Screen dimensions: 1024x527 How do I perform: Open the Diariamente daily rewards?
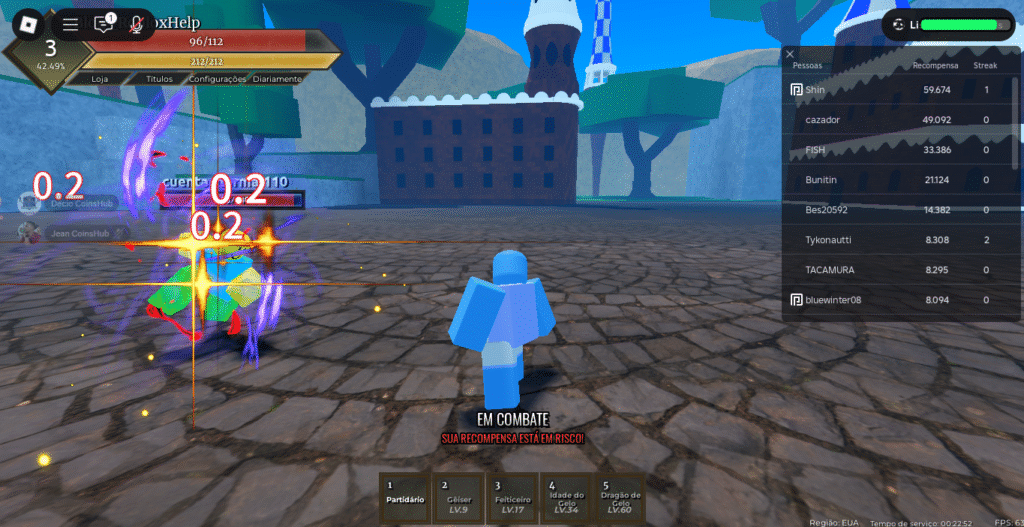tap(277, 78)
